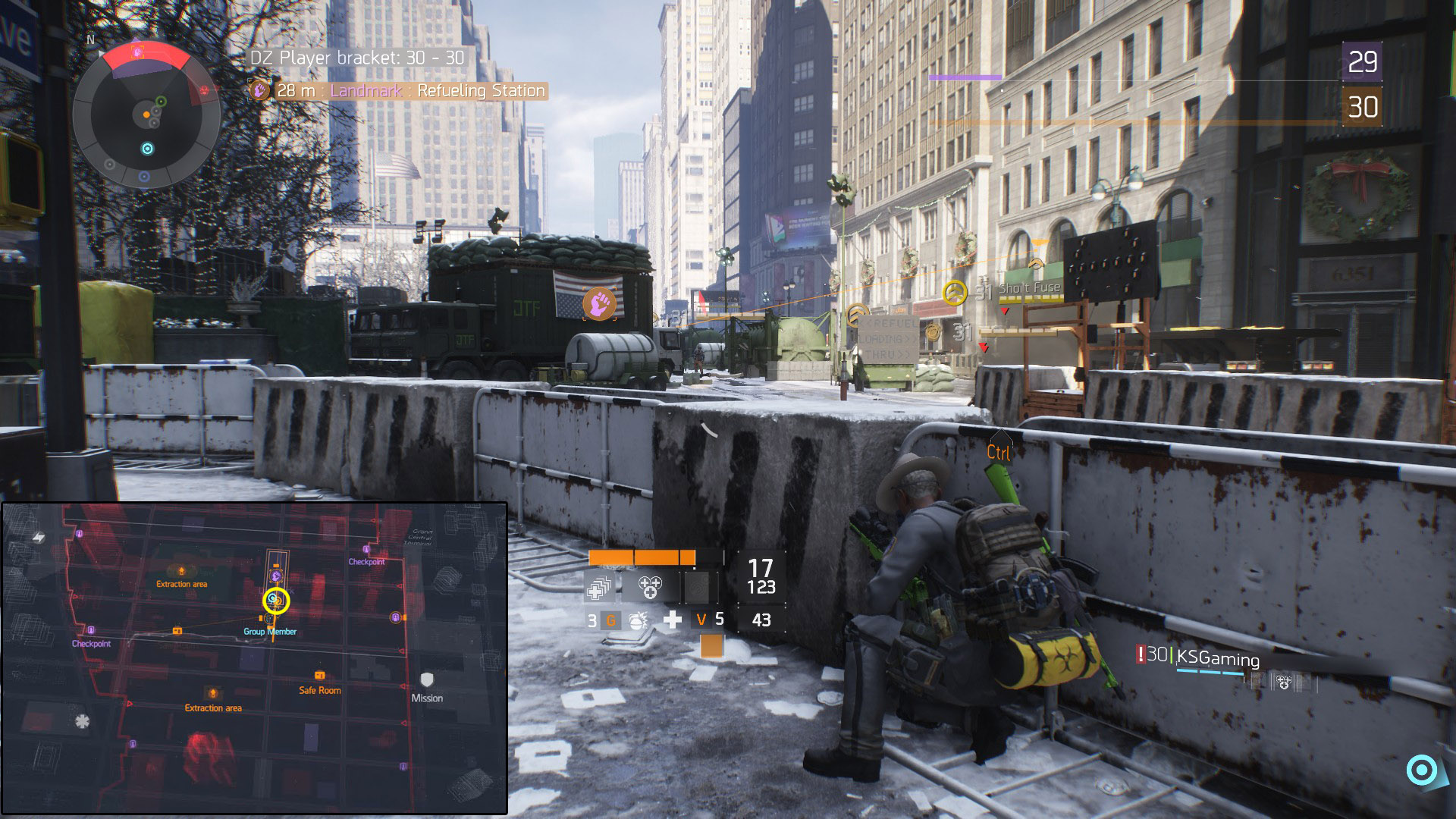Select the lightning bolt icon on the map
This screenshot has width=1456, height=819.
38,538
